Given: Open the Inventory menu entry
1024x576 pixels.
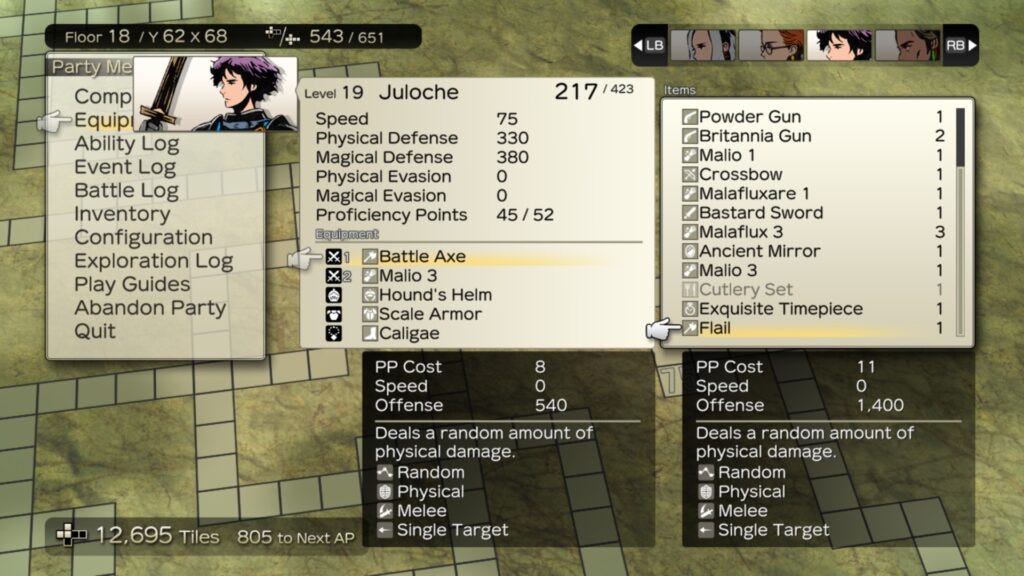Looking at the screenshot, I should point(122,214).
